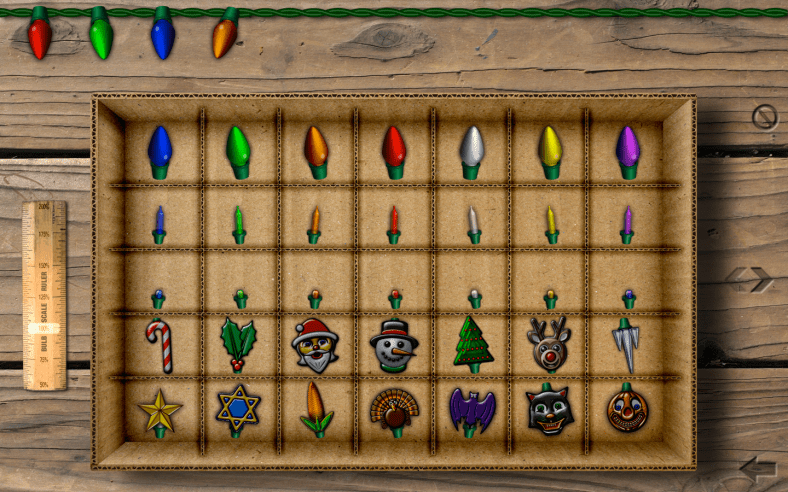The image size is (788, 492).
Task: Select the Santa Claus light
Action: (315, 344)
